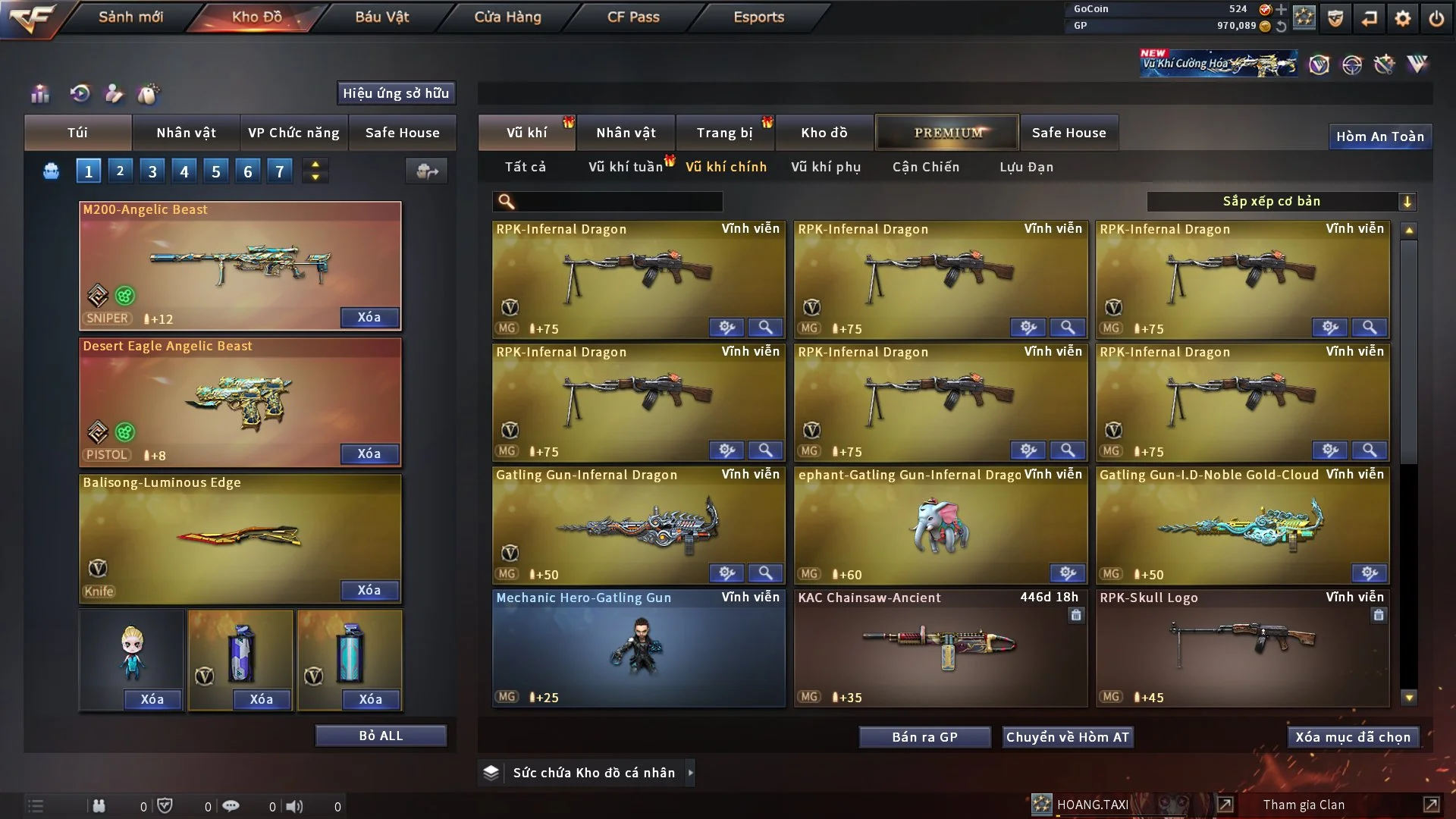This screenshot has width=1456, height=819.
Task: Open the Sảnh mới lobby tab
Action: tap(130, 17)
